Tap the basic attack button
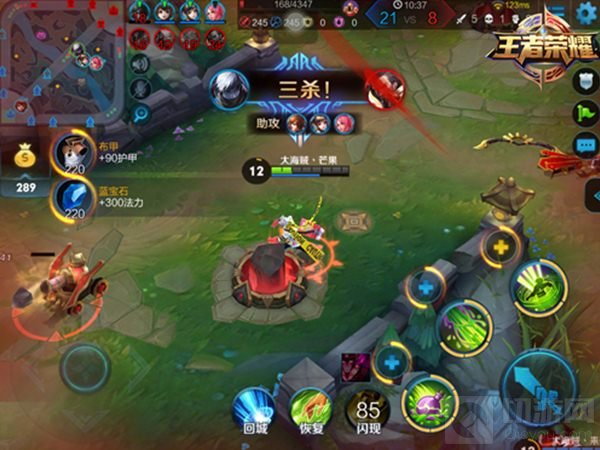This screenshot has height=450, width=600. [x=540, y=387]
